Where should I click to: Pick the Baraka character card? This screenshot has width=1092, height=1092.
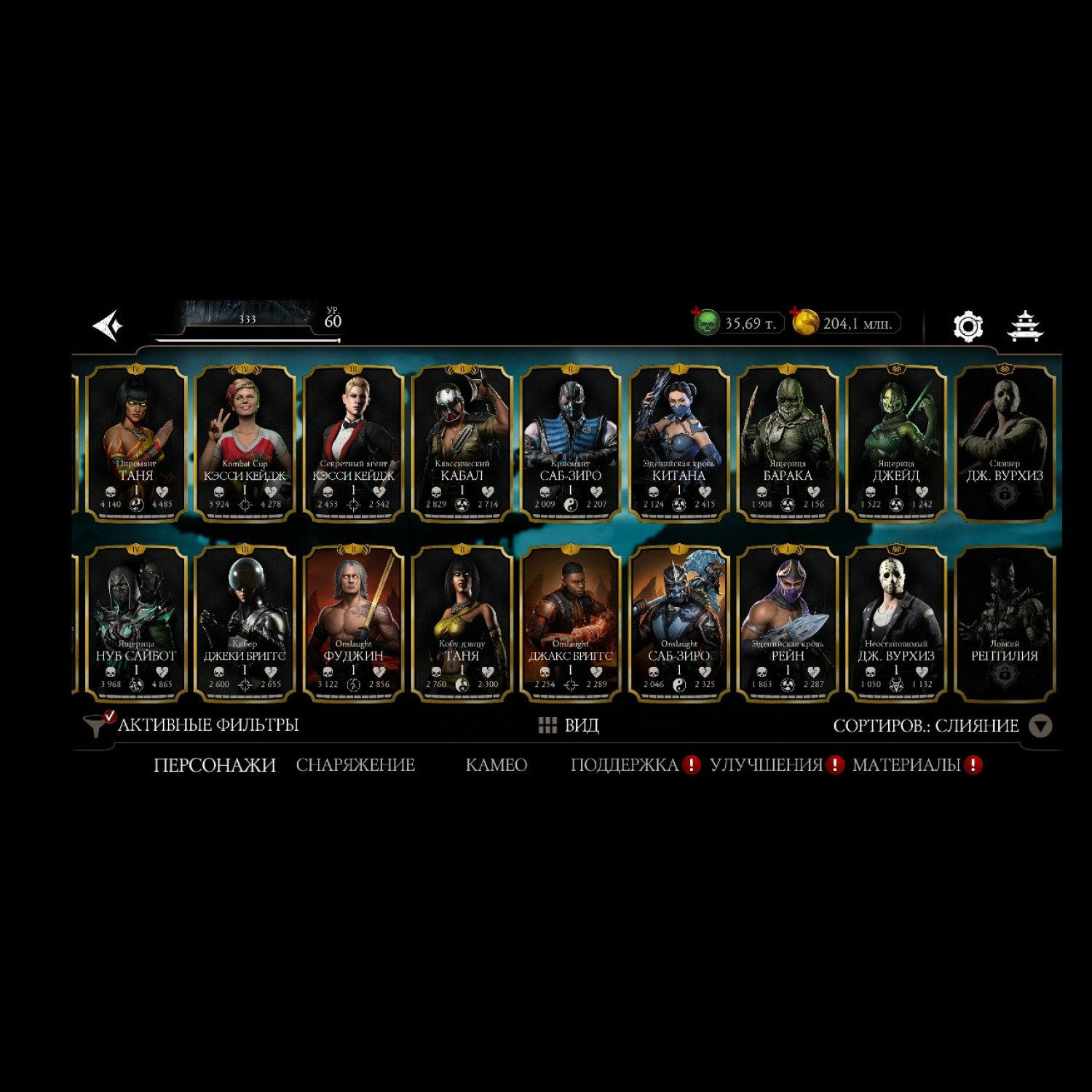coord(787,443)
